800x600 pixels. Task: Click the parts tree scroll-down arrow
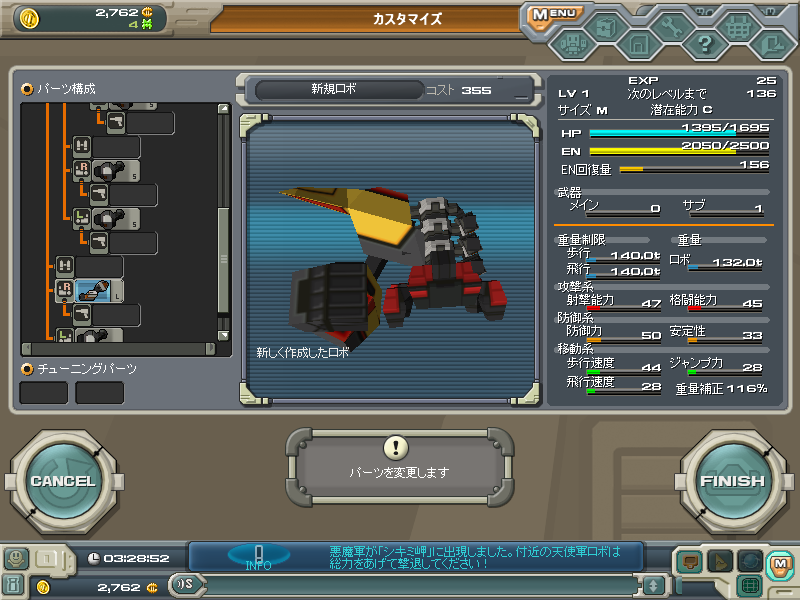[224, 336]
